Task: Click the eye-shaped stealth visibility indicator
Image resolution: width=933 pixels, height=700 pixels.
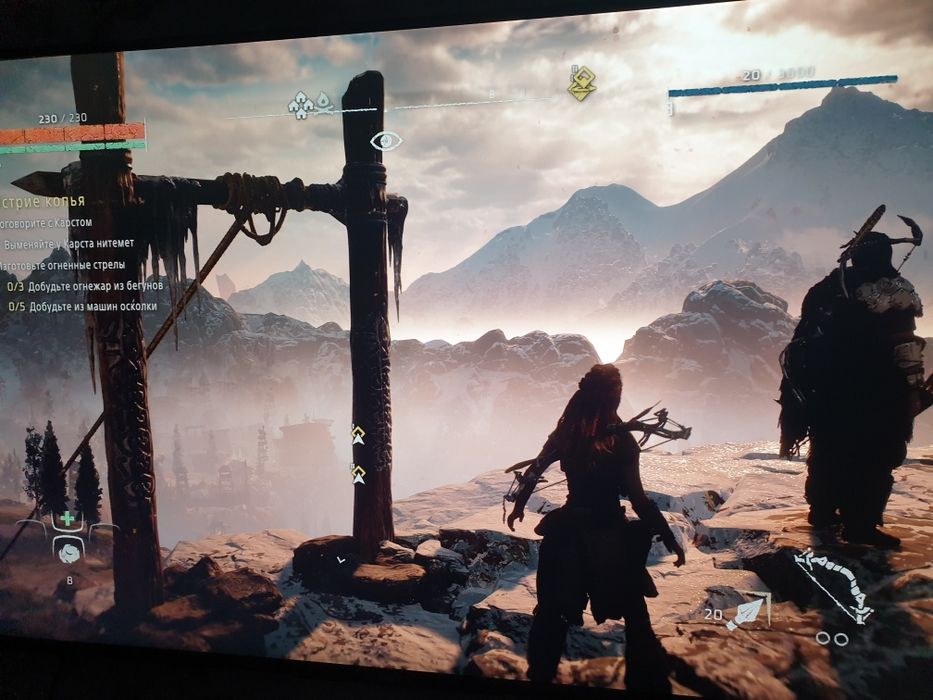Action: 385,141
